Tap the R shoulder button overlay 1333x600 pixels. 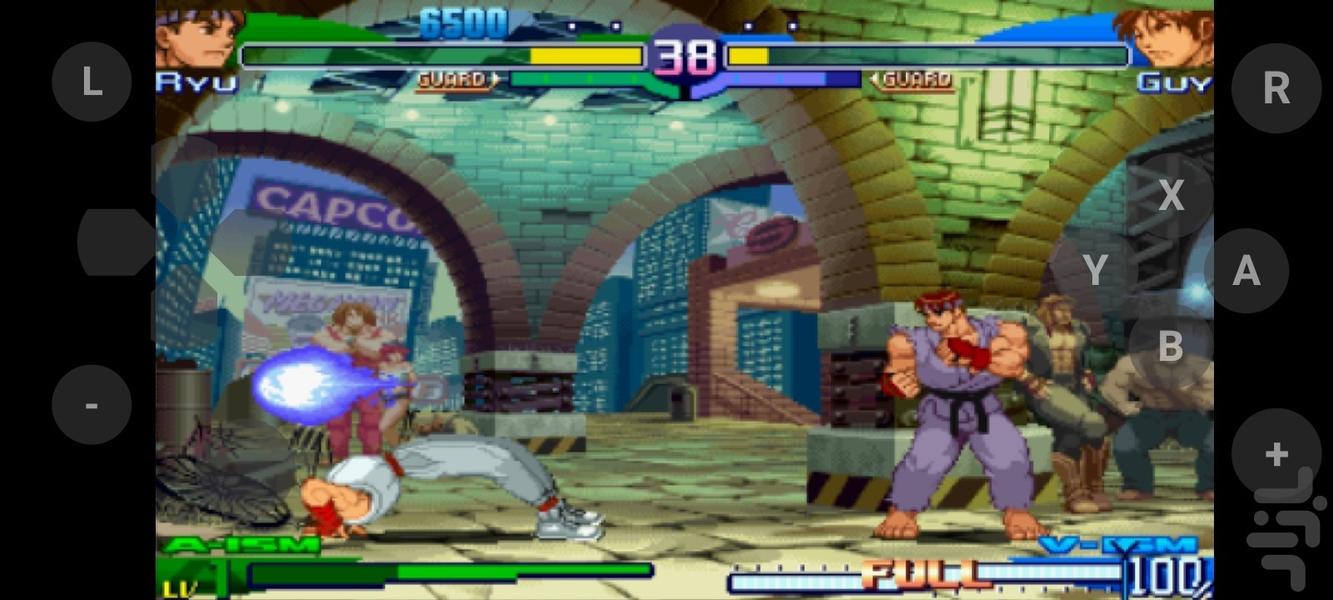(x=1276, y=88)
